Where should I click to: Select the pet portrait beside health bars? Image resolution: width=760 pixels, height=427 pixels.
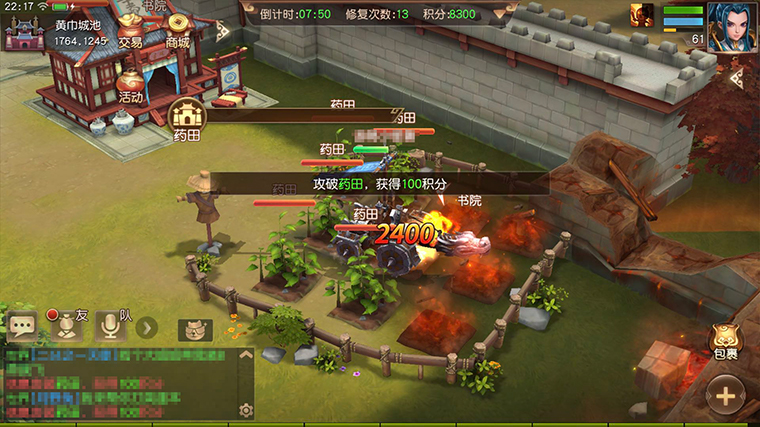(x=642, y=15)
